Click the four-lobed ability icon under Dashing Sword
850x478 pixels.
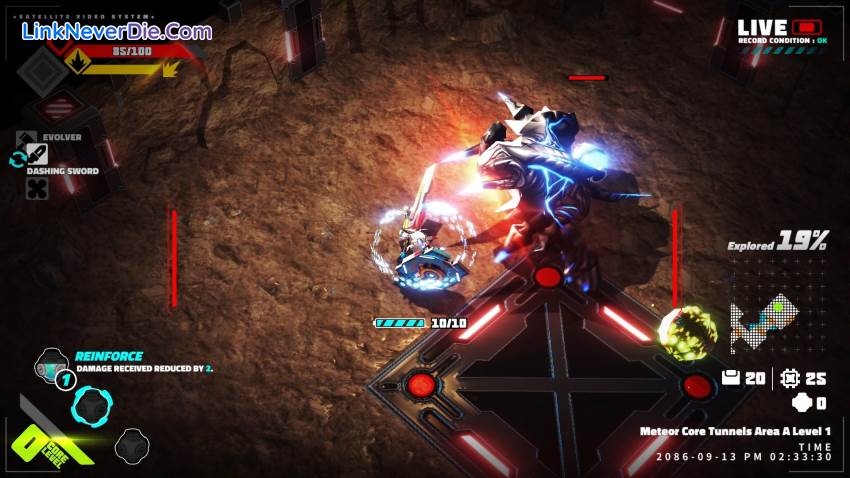click(x=37, y=188)
